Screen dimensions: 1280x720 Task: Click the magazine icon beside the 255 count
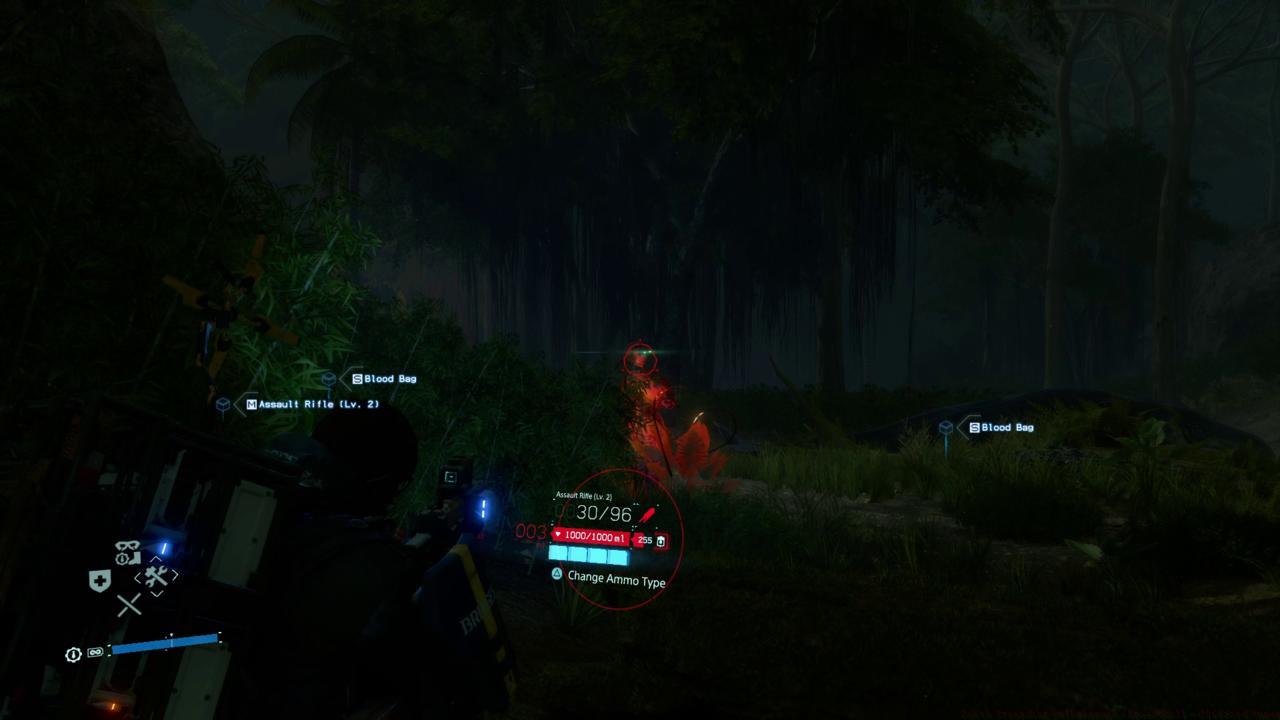[x=661, y=542]
